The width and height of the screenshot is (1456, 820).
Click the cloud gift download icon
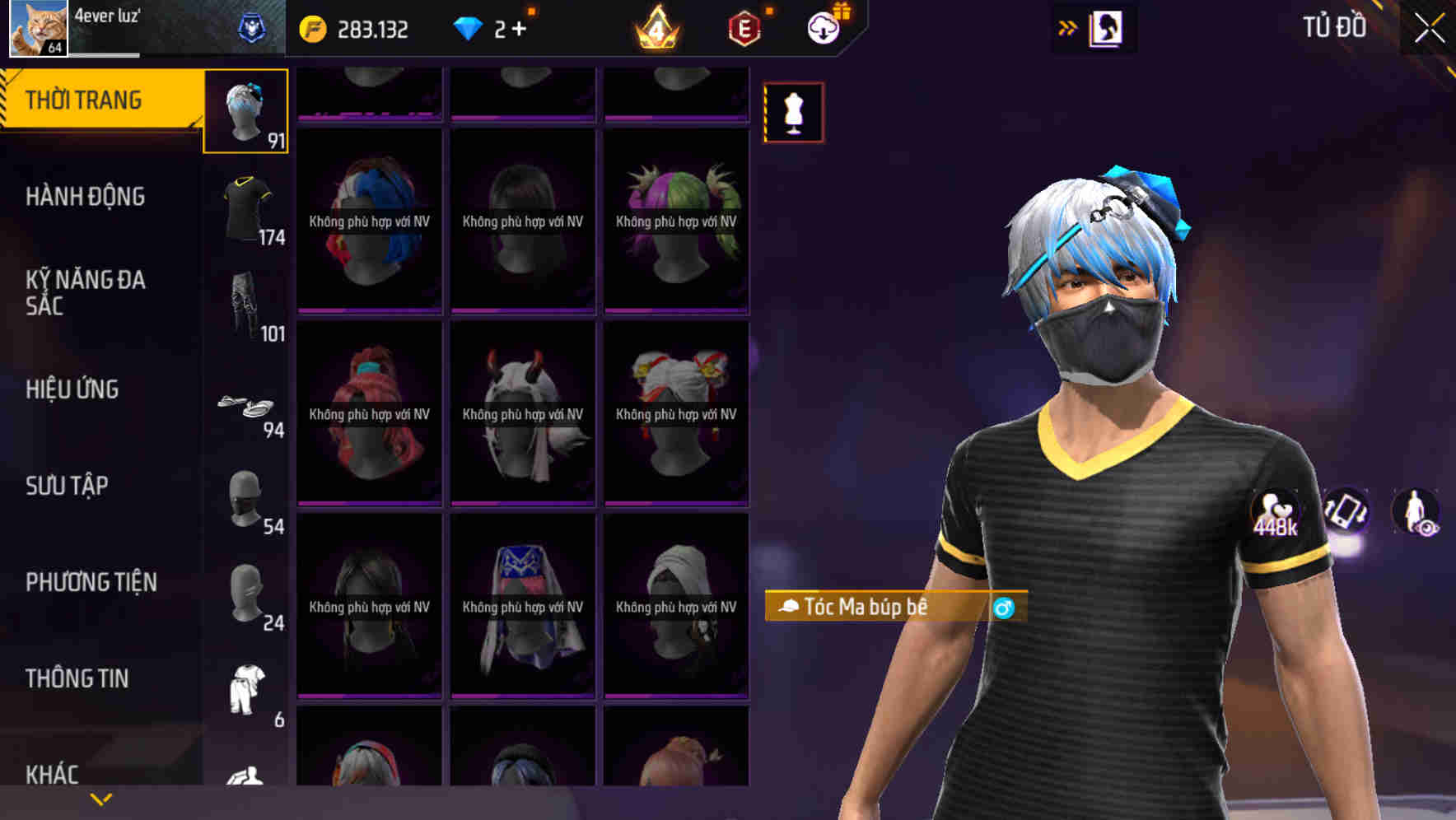[826, 27]
